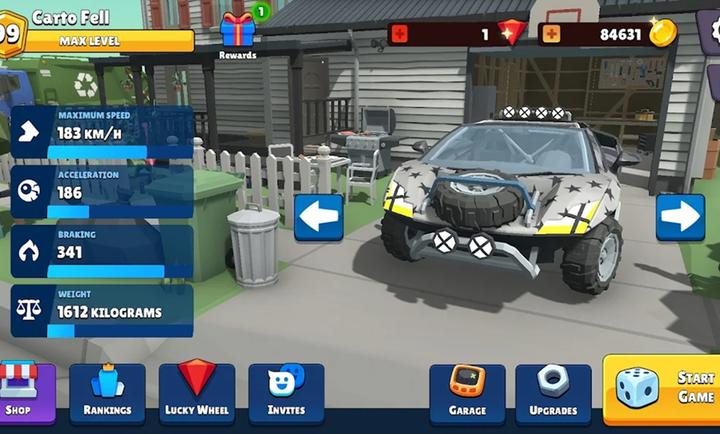
Task: Spin the Lucky Wheel button
Action: [x=197, y=392]
